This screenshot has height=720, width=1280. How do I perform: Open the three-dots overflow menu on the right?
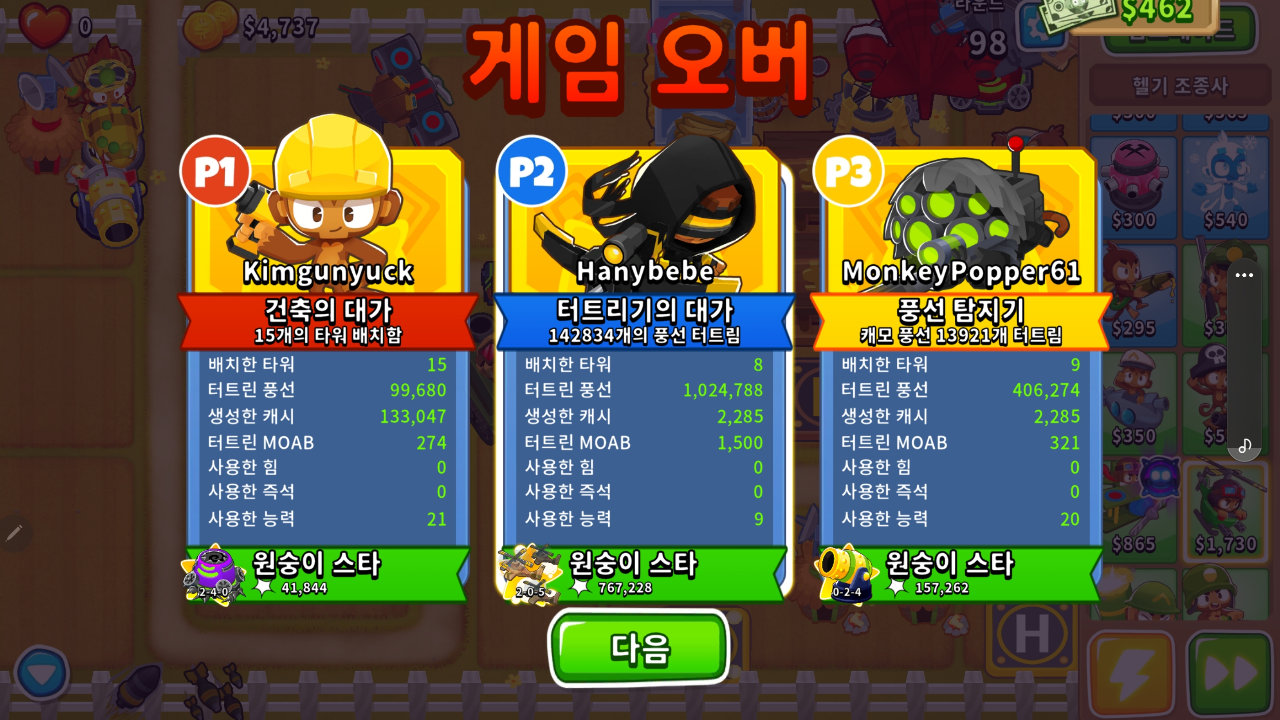[x=1245, y=276]
